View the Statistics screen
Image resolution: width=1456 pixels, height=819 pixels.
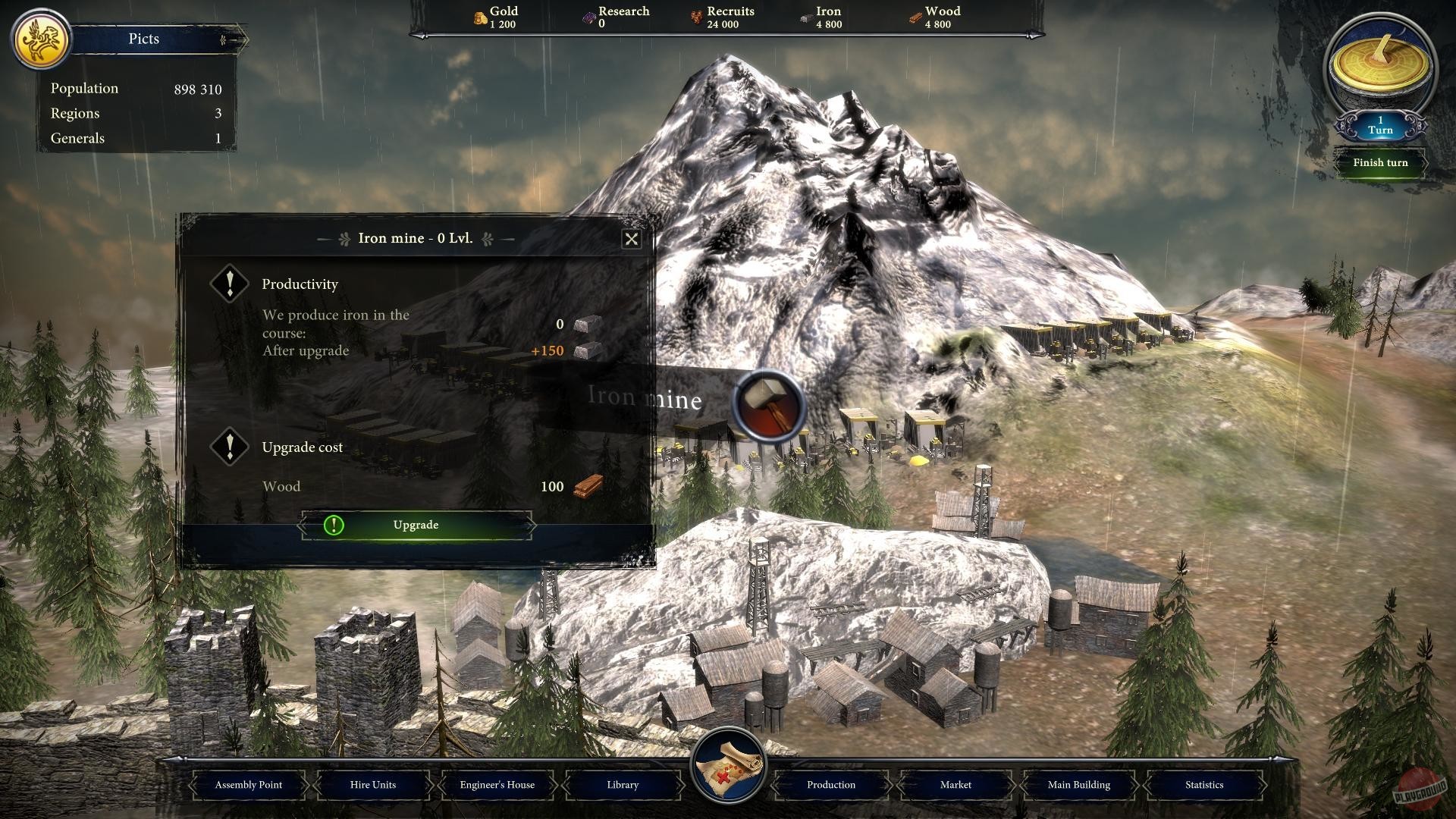[x=1204, y=785]
